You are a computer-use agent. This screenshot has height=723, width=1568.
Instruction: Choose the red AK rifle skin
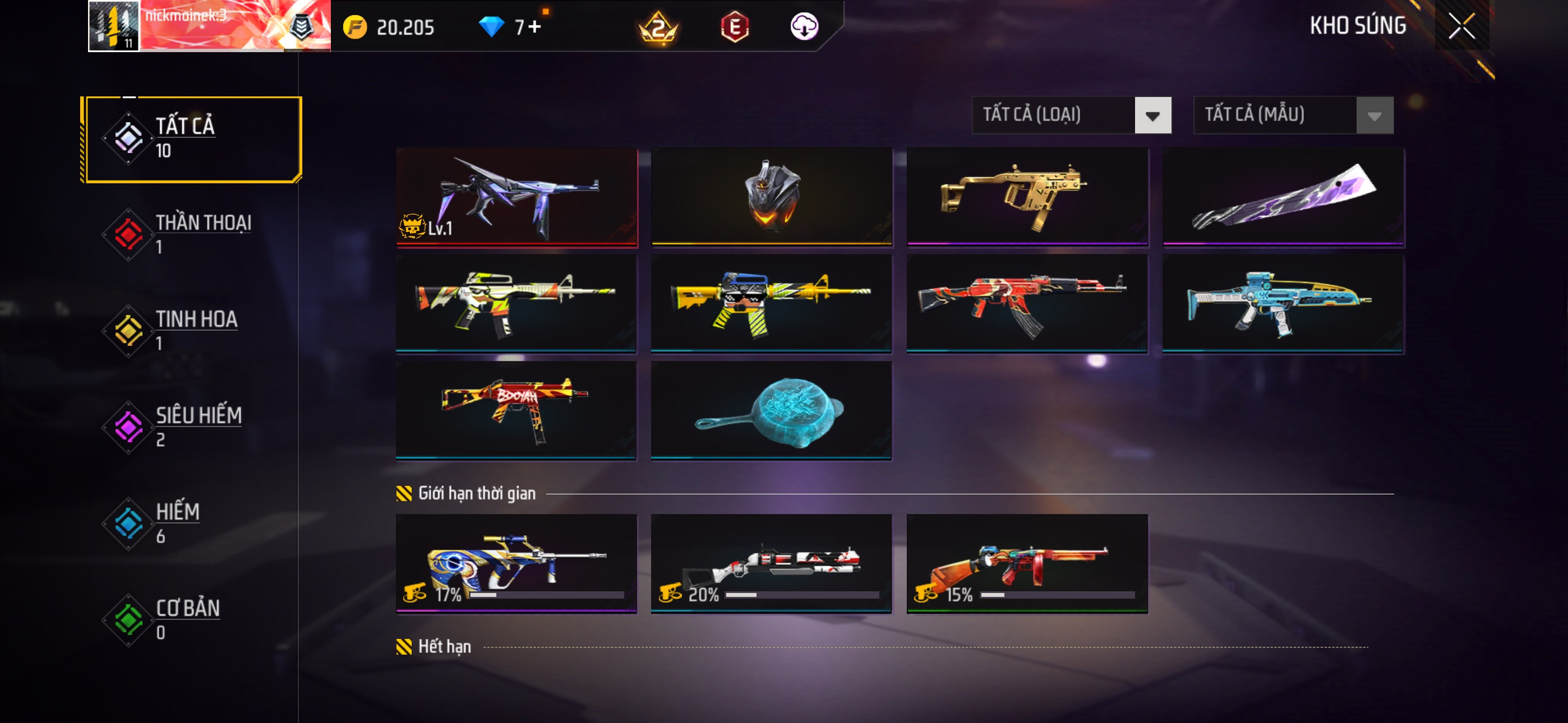coord(1027,303)
